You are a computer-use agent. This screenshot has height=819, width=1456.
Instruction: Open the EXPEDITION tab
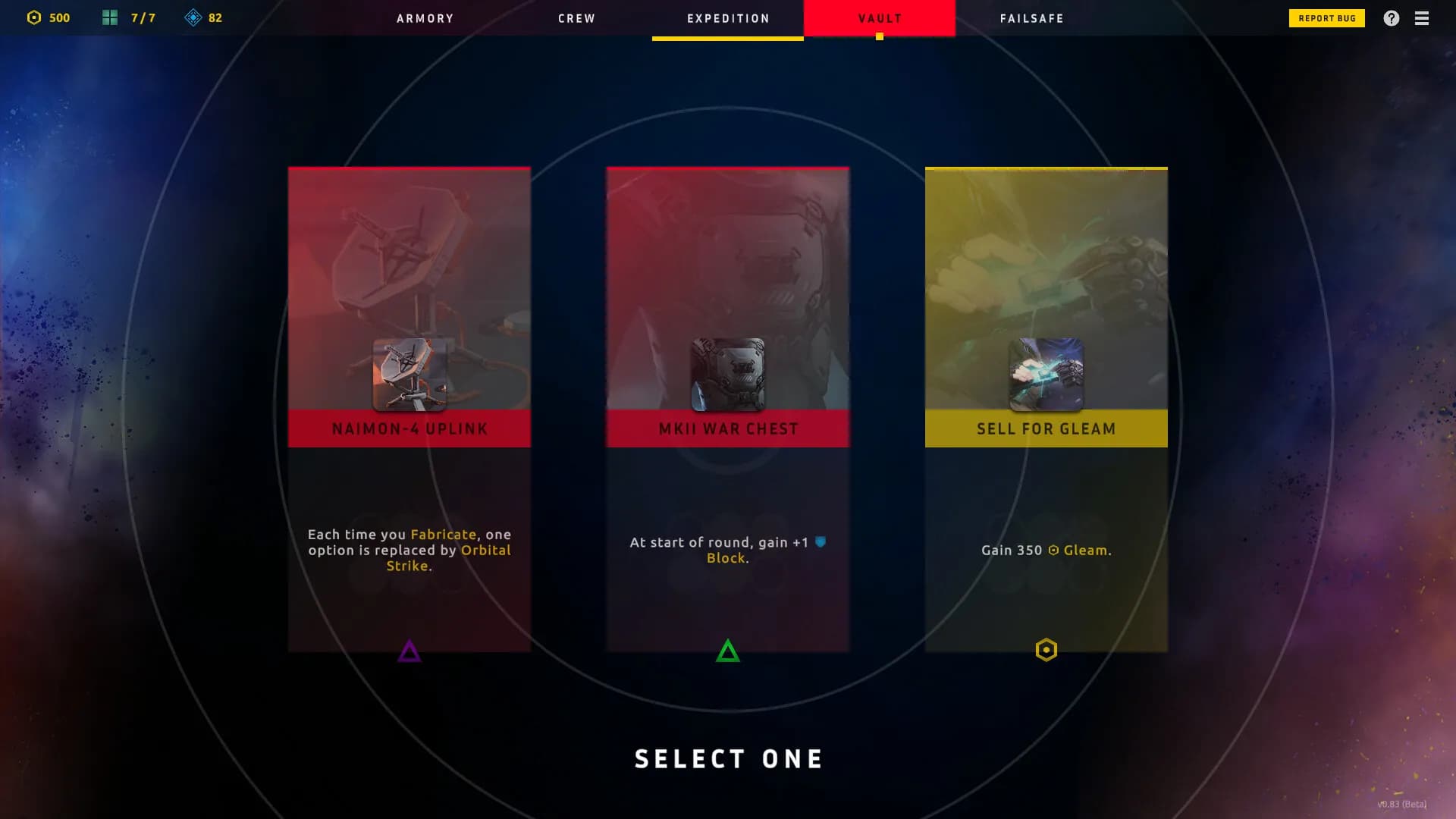[x=726, y=18]
